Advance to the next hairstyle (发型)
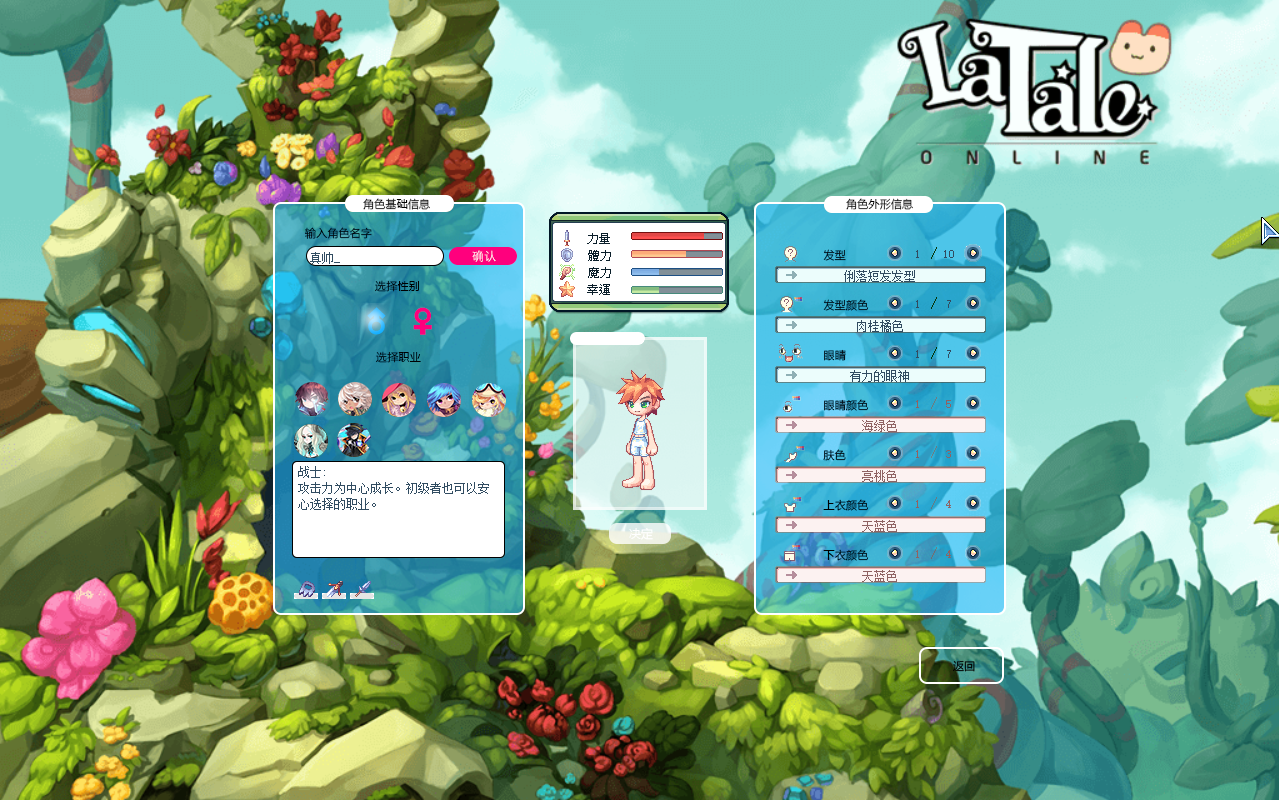The height and width of the screenshot is (800, 1279). [x=973, y=253]
